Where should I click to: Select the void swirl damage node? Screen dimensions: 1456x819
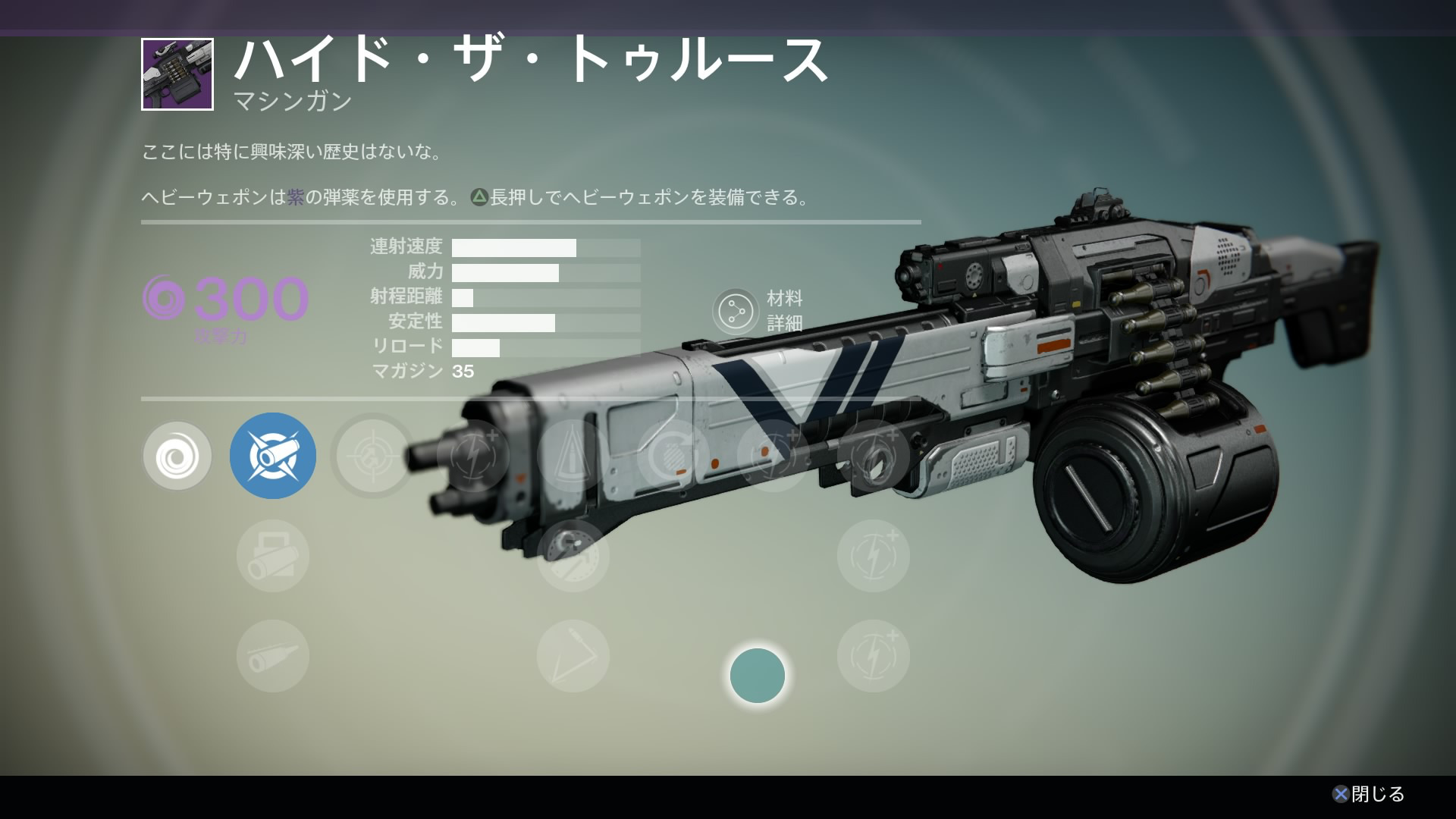[177, 457]
